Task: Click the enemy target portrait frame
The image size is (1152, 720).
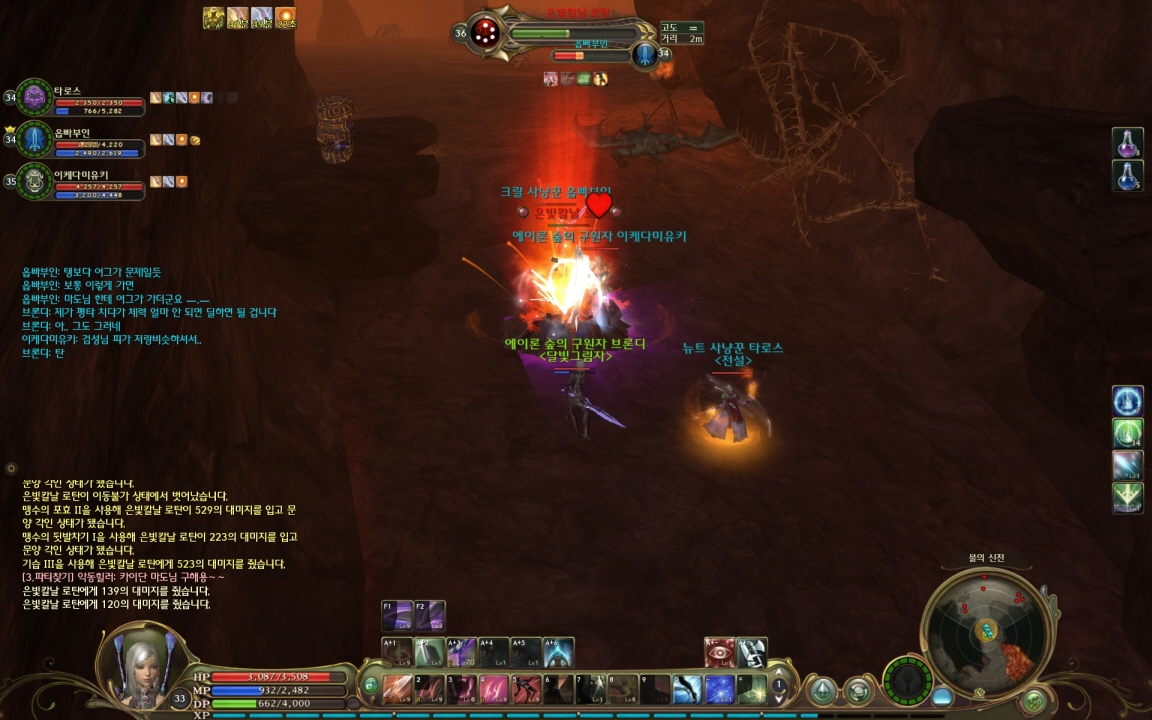Action: [487, 32]
